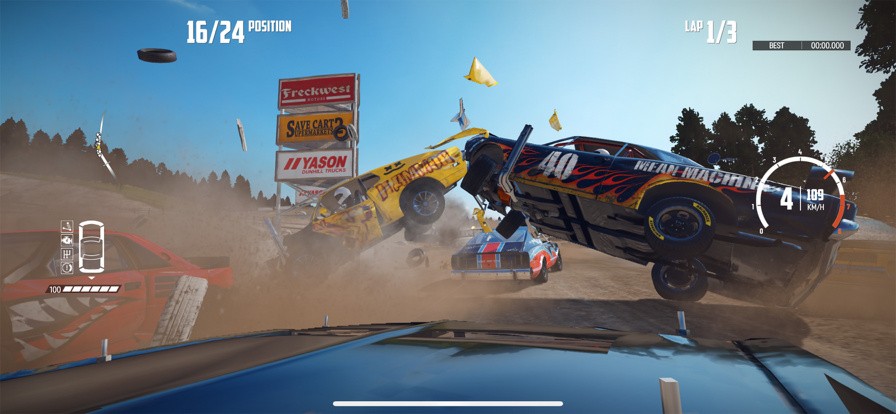
Task: Click the car damage diagram
Action: [90, 248]
